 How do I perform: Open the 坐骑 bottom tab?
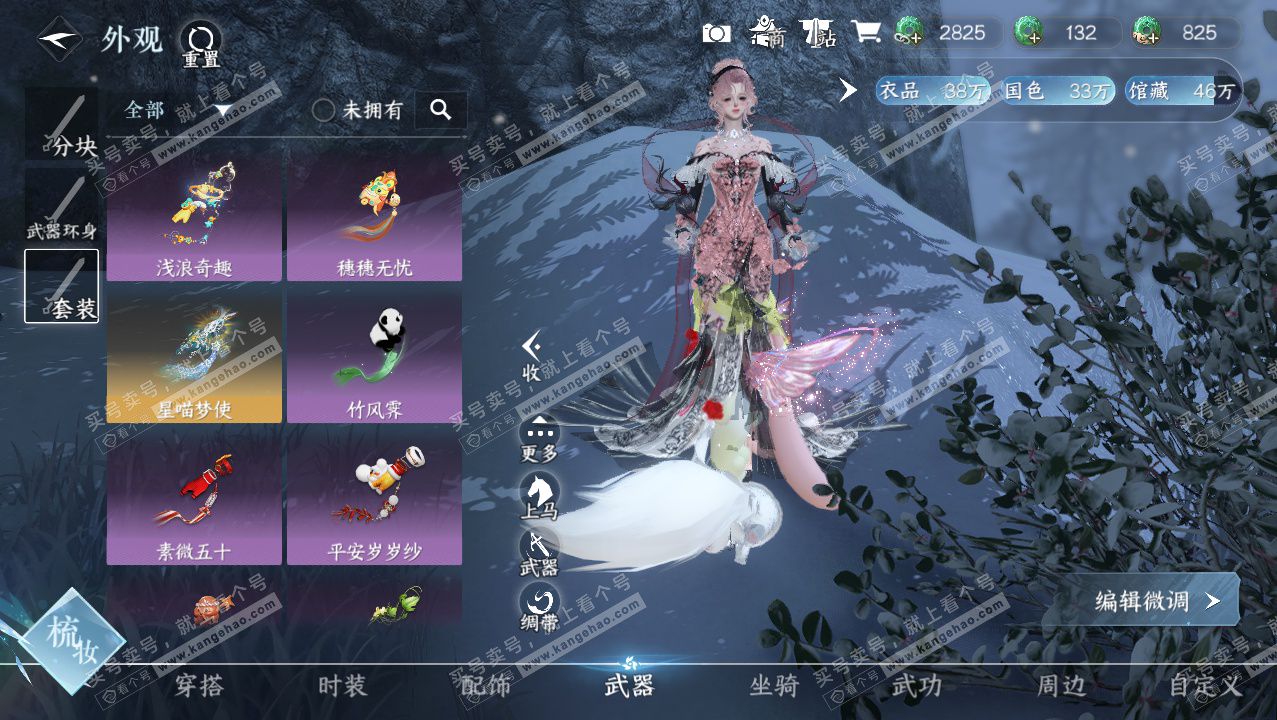[x=774, y=686]
